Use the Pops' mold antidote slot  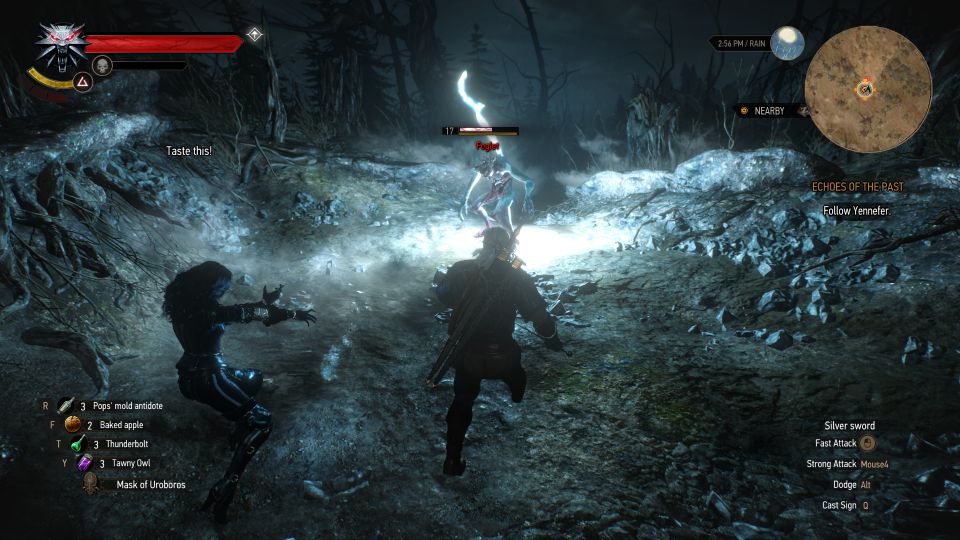click(66, 405)
